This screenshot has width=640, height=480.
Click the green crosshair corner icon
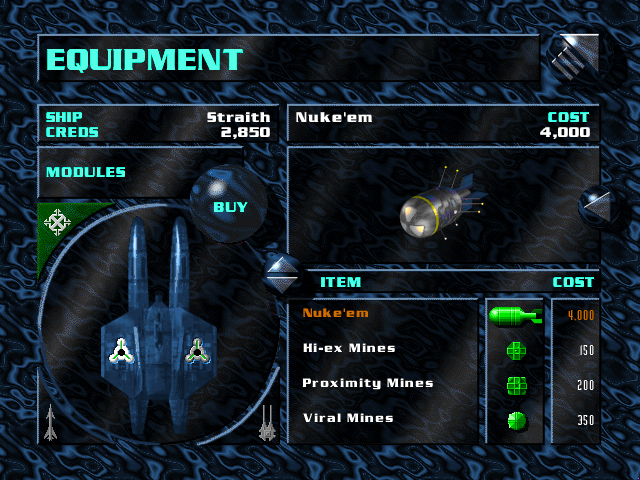58,219
